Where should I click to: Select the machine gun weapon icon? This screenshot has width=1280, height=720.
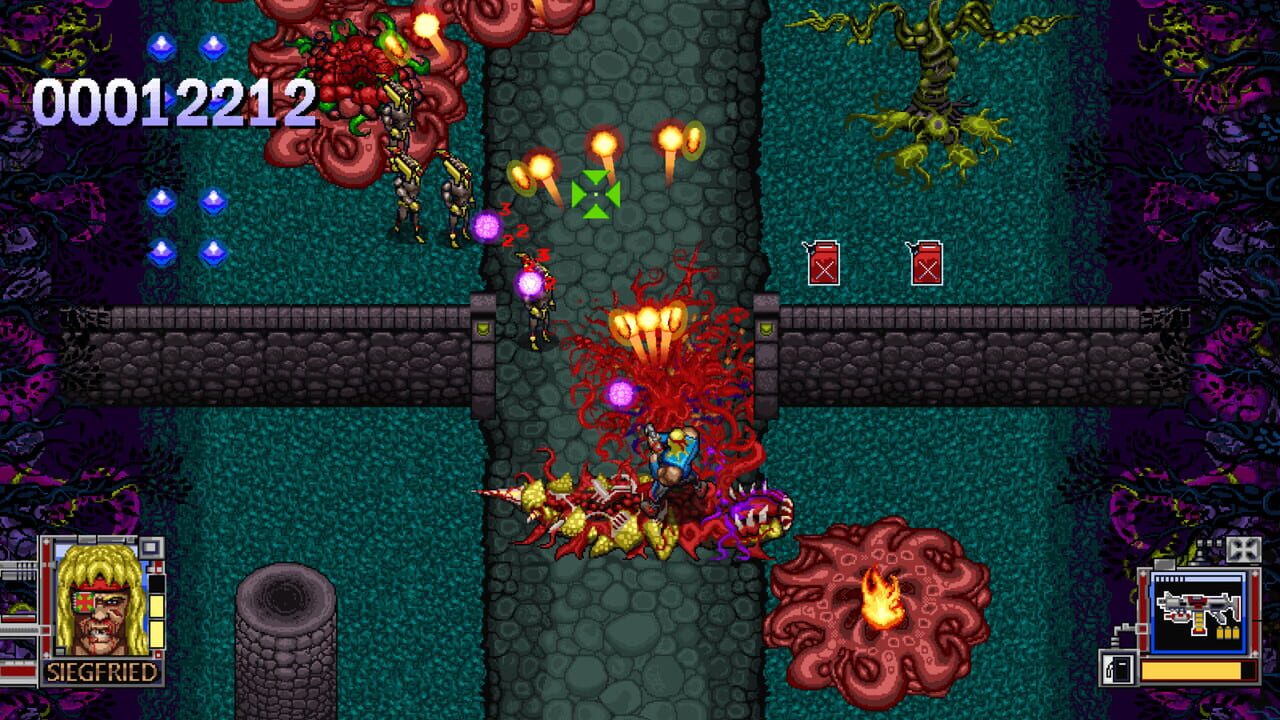pos(1196,605)
